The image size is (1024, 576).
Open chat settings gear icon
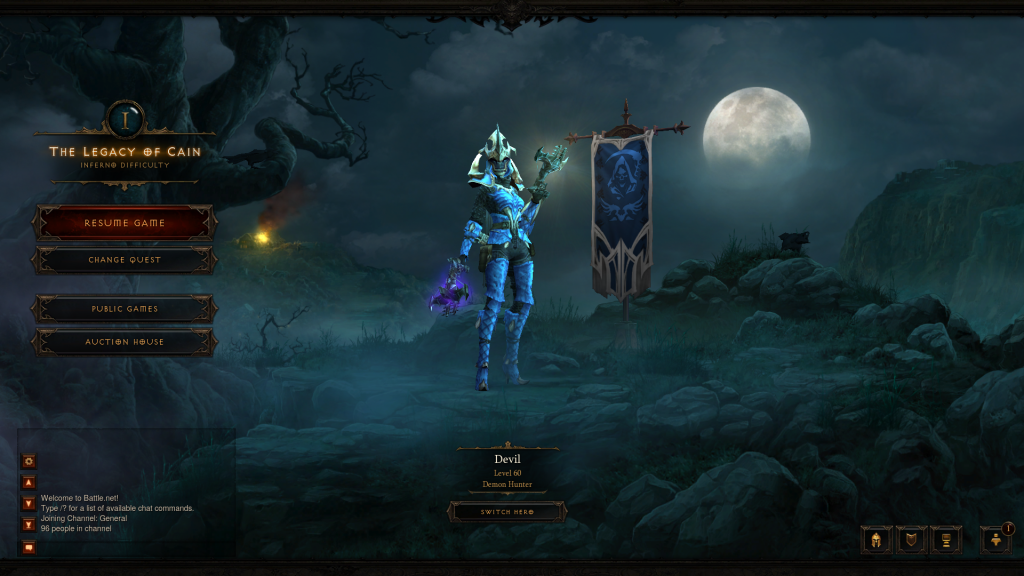click(x=29, y=461)
